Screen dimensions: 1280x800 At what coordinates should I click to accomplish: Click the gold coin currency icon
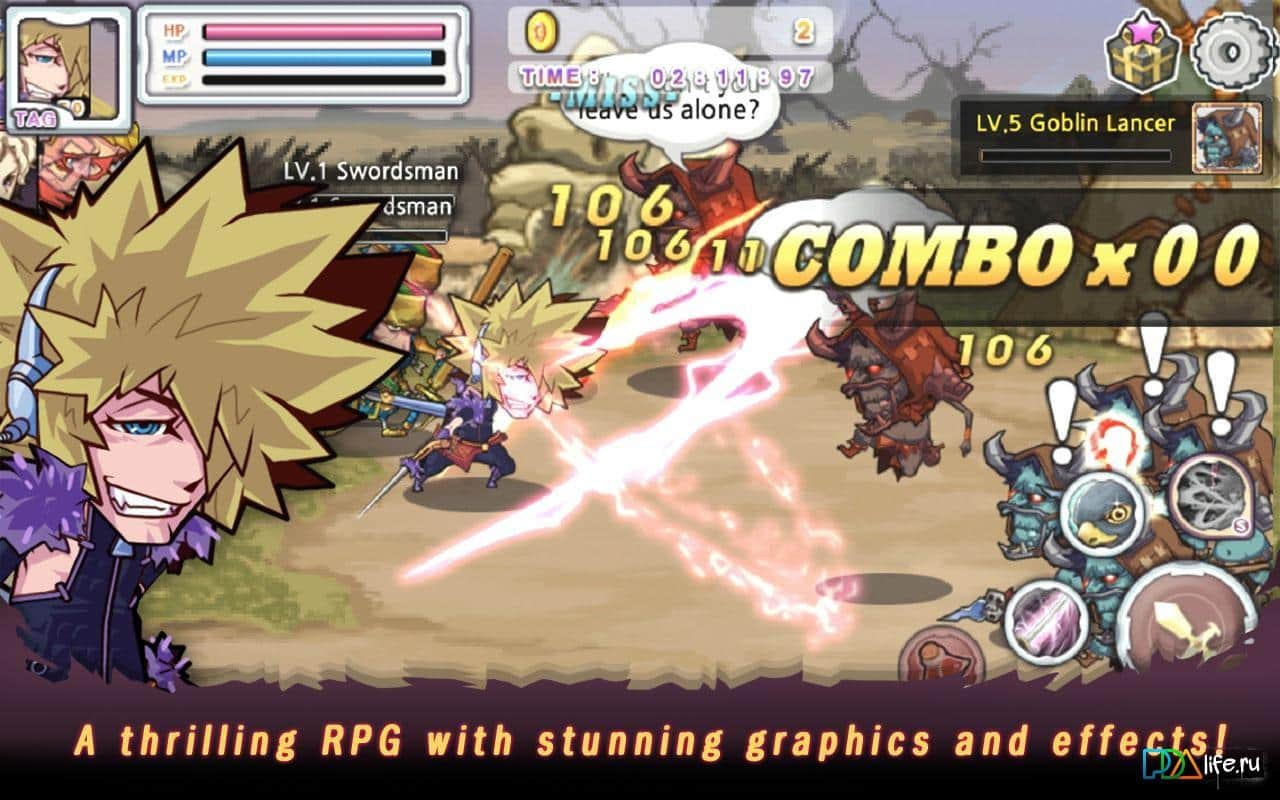[x=541, y=30]
